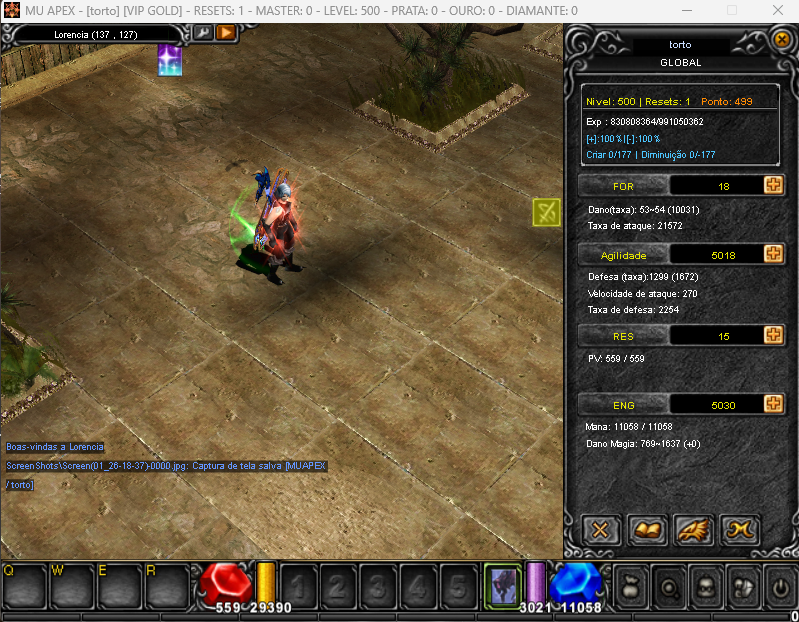
Task: Increase Agilidade with the plus button
Action: click(x=772, y=254)
